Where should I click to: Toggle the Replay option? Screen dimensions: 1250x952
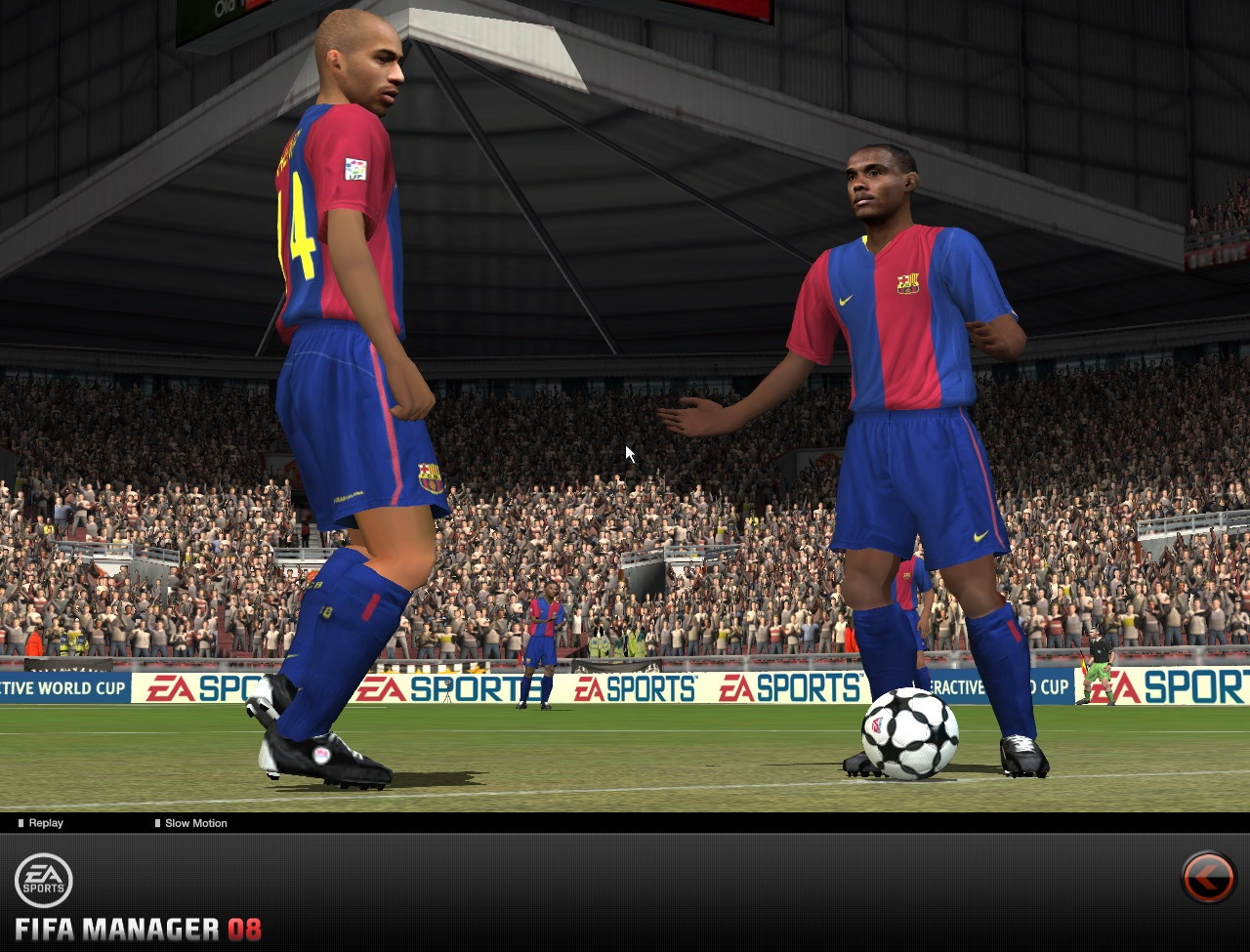click(x=44, y=823)
